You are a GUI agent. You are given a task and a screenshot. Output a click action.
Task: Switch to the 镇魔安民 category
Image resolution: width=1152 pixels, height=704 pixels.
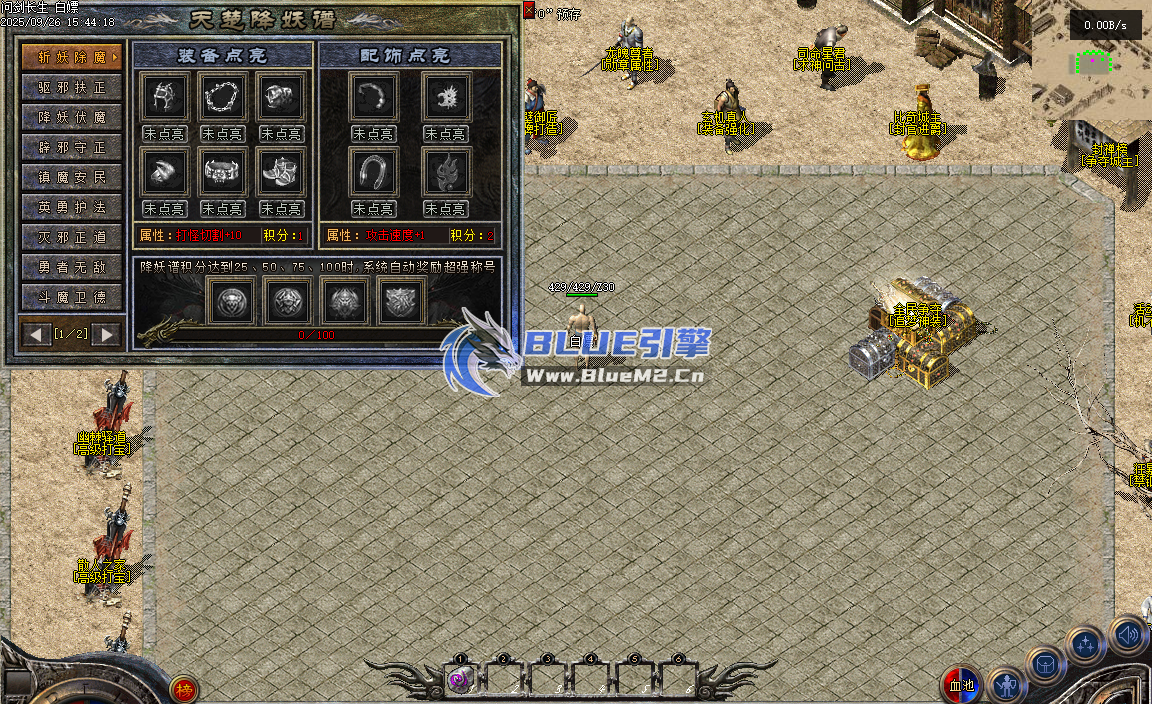tap(72, 177)
